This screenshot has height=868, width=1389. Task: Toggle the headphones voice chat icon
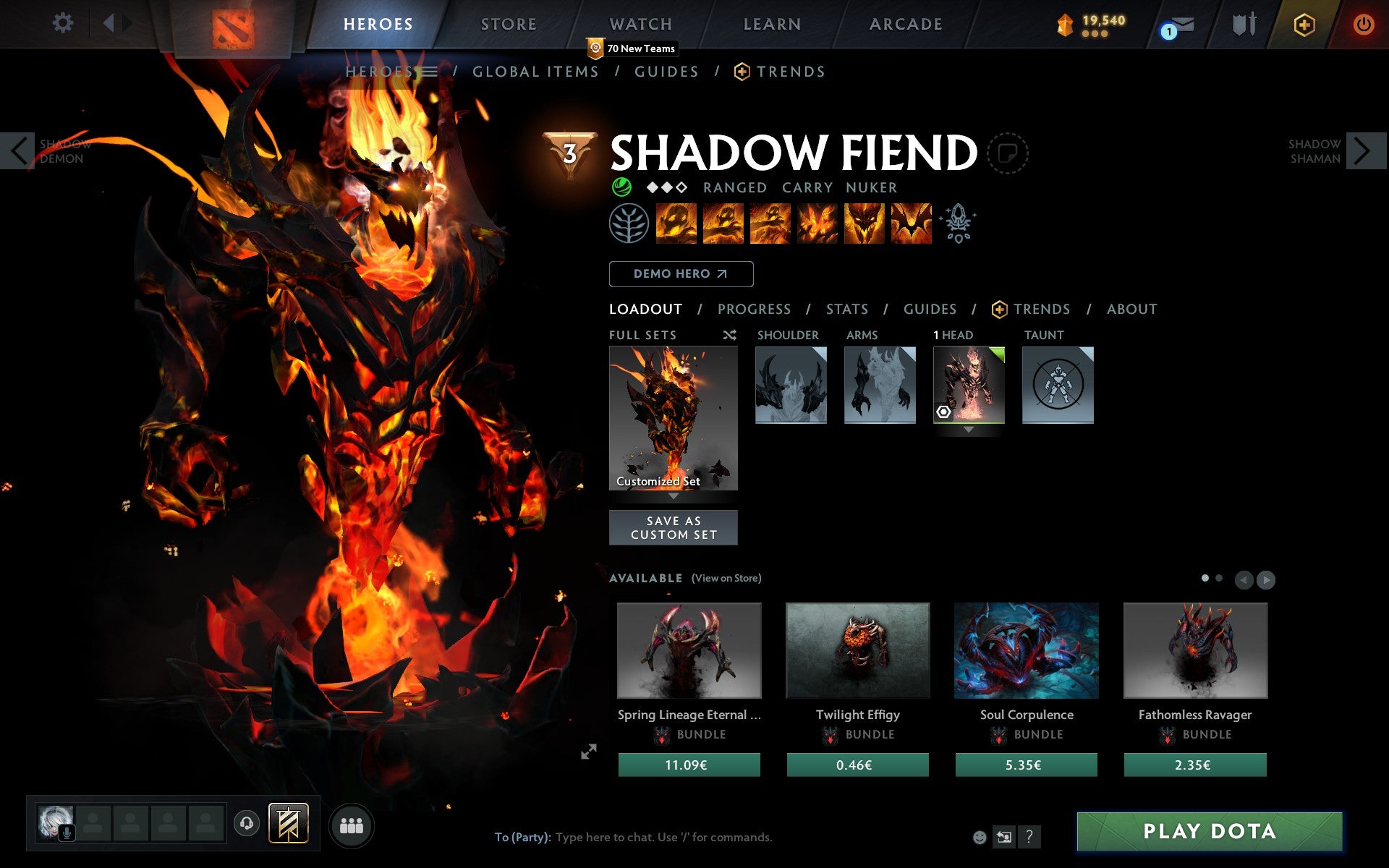pos(247,824)
